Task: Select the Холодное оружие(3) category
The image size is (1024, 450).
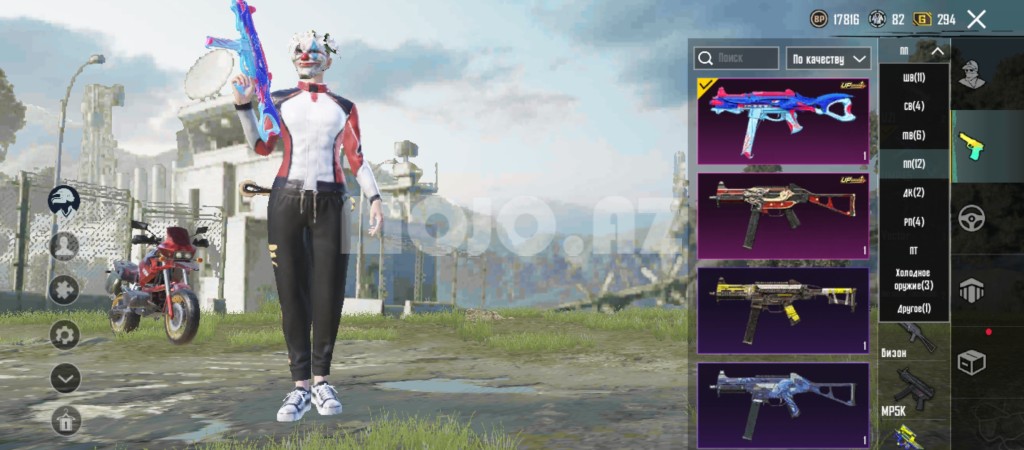Action: 912,279
